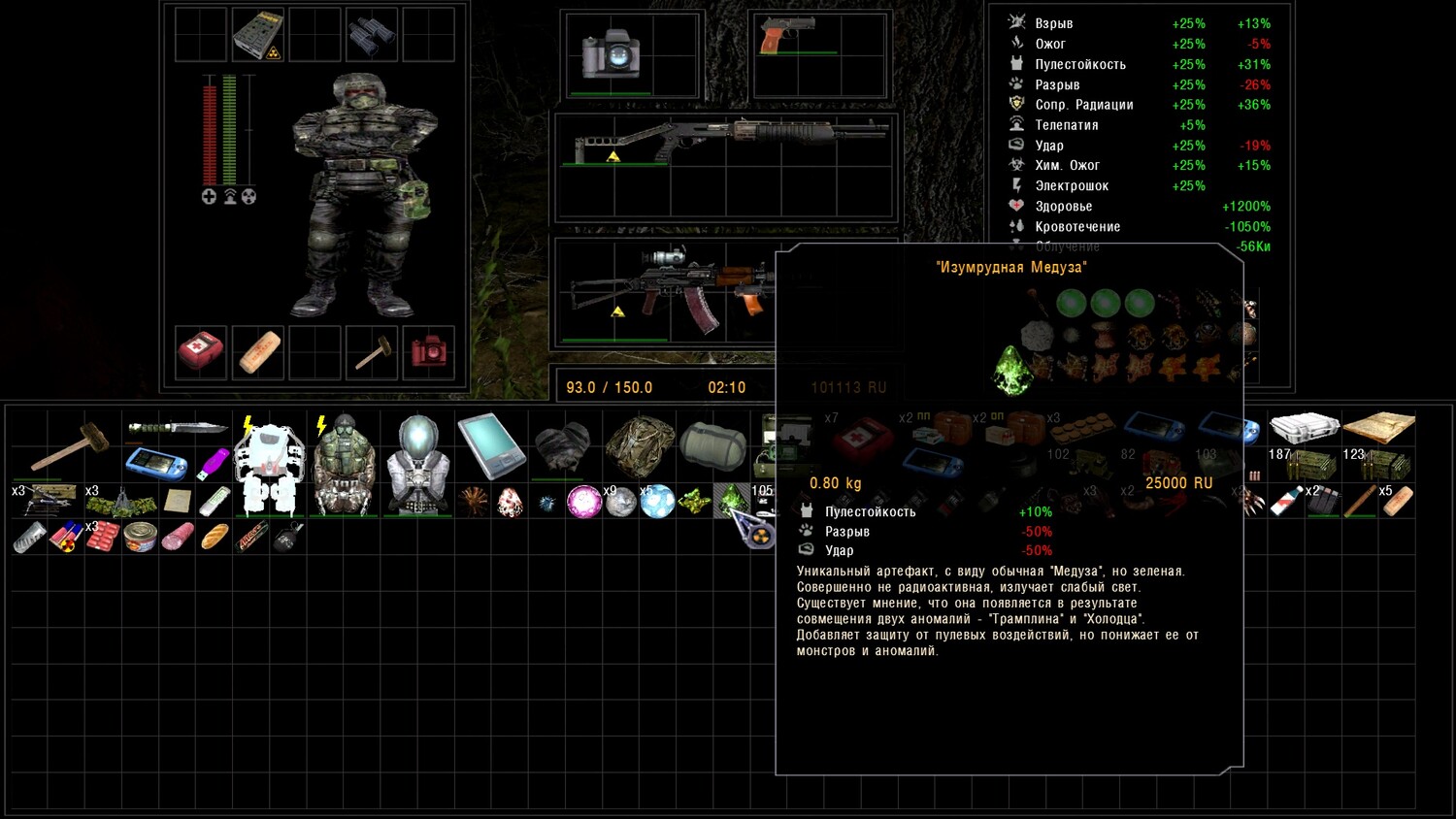Select the canned food item
1456x819 pixels.
point(141,537)
